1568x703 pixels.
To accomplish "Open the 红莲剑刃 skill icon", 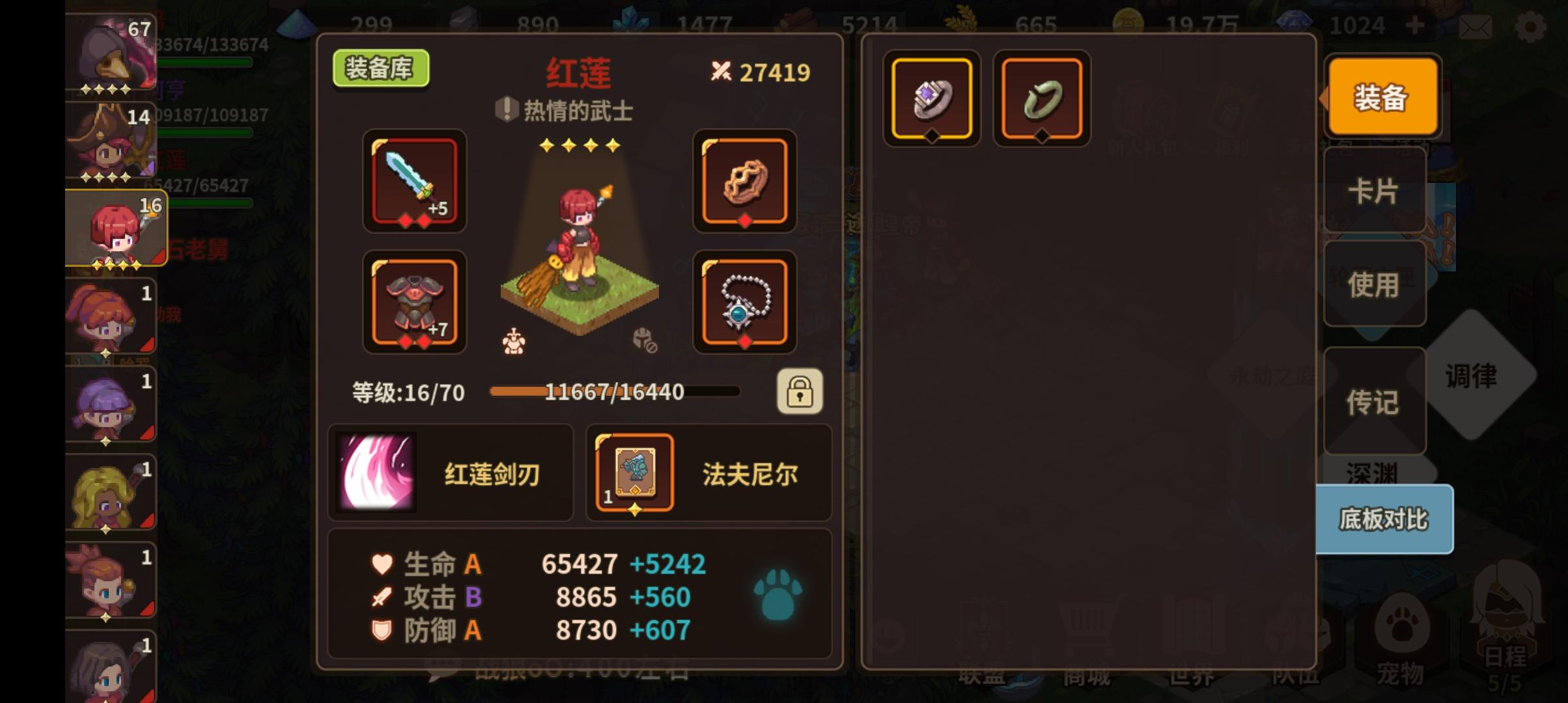I will point(376,473).
